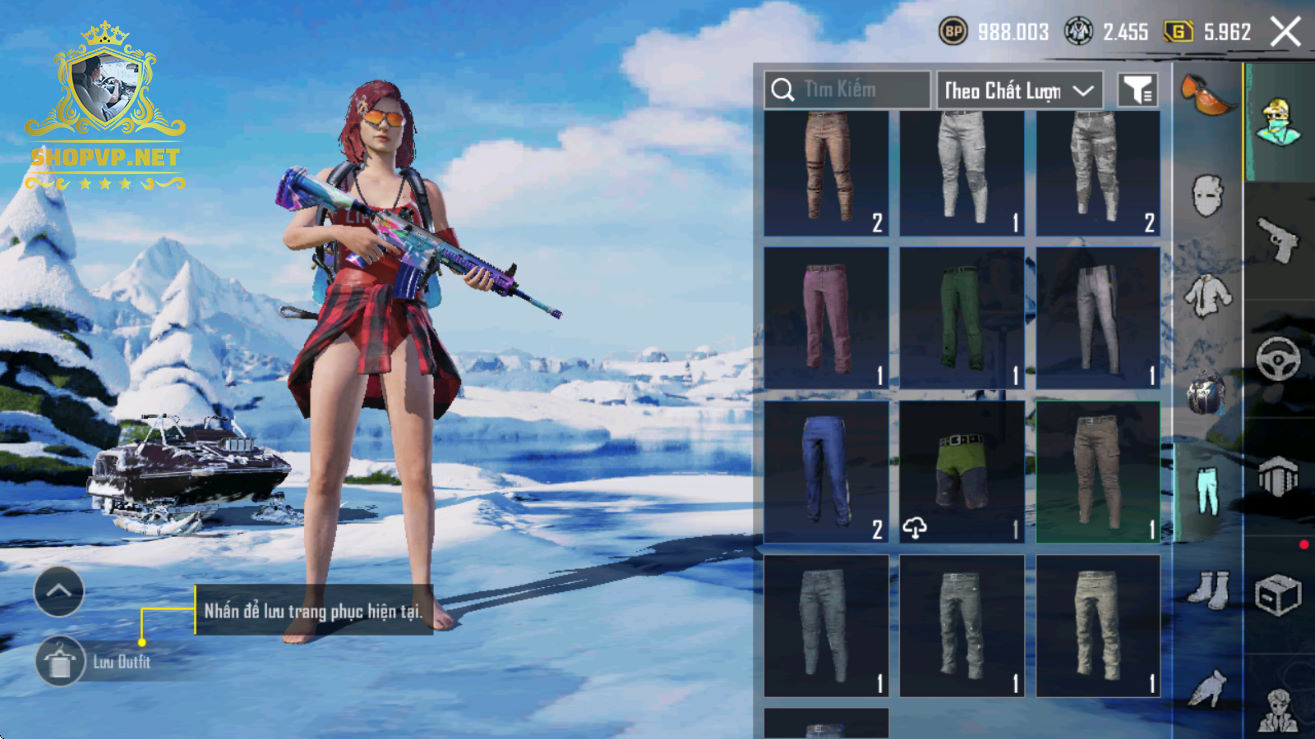Select the pink pants item

tap(826, 318)
